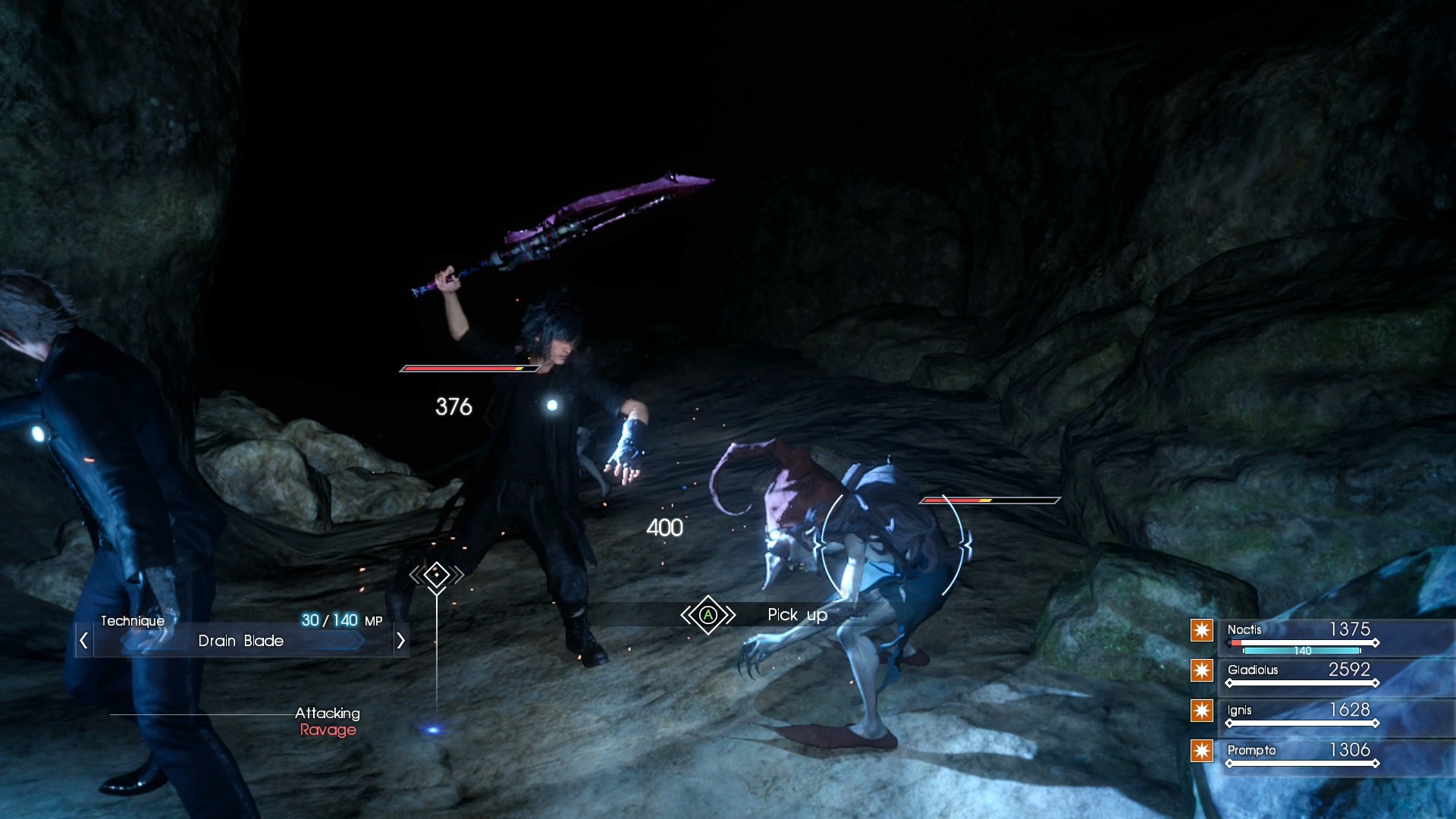Click the right arrow beside Drain Blade
Image resolution: width=1456 pixels, height=819 pixels.
401,641
